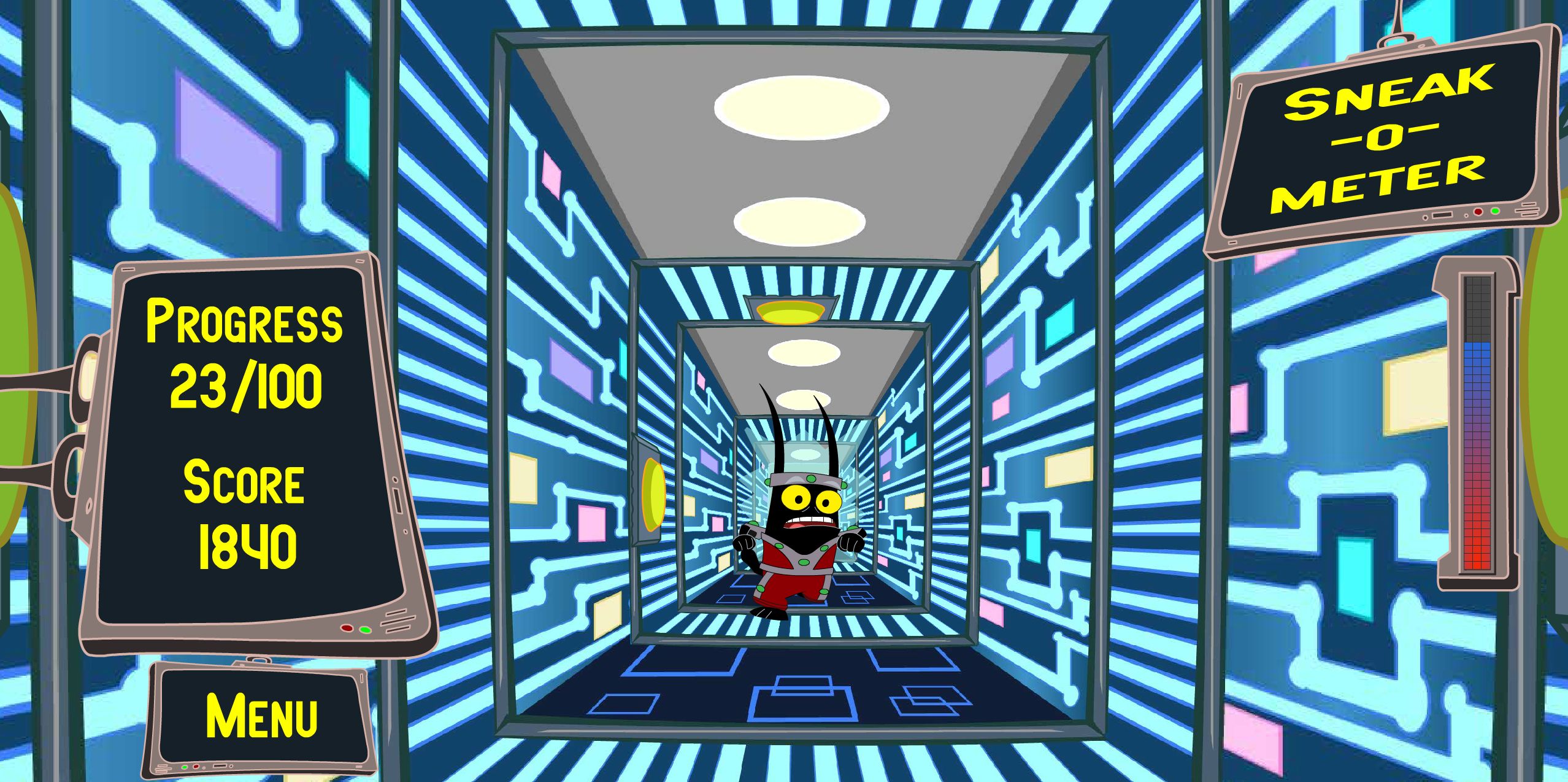This screenshot has width=1568, height=782.
Task: Click the small dot control beside the red monitor light
Action: pyautogui.click(x=1466, y=215)
